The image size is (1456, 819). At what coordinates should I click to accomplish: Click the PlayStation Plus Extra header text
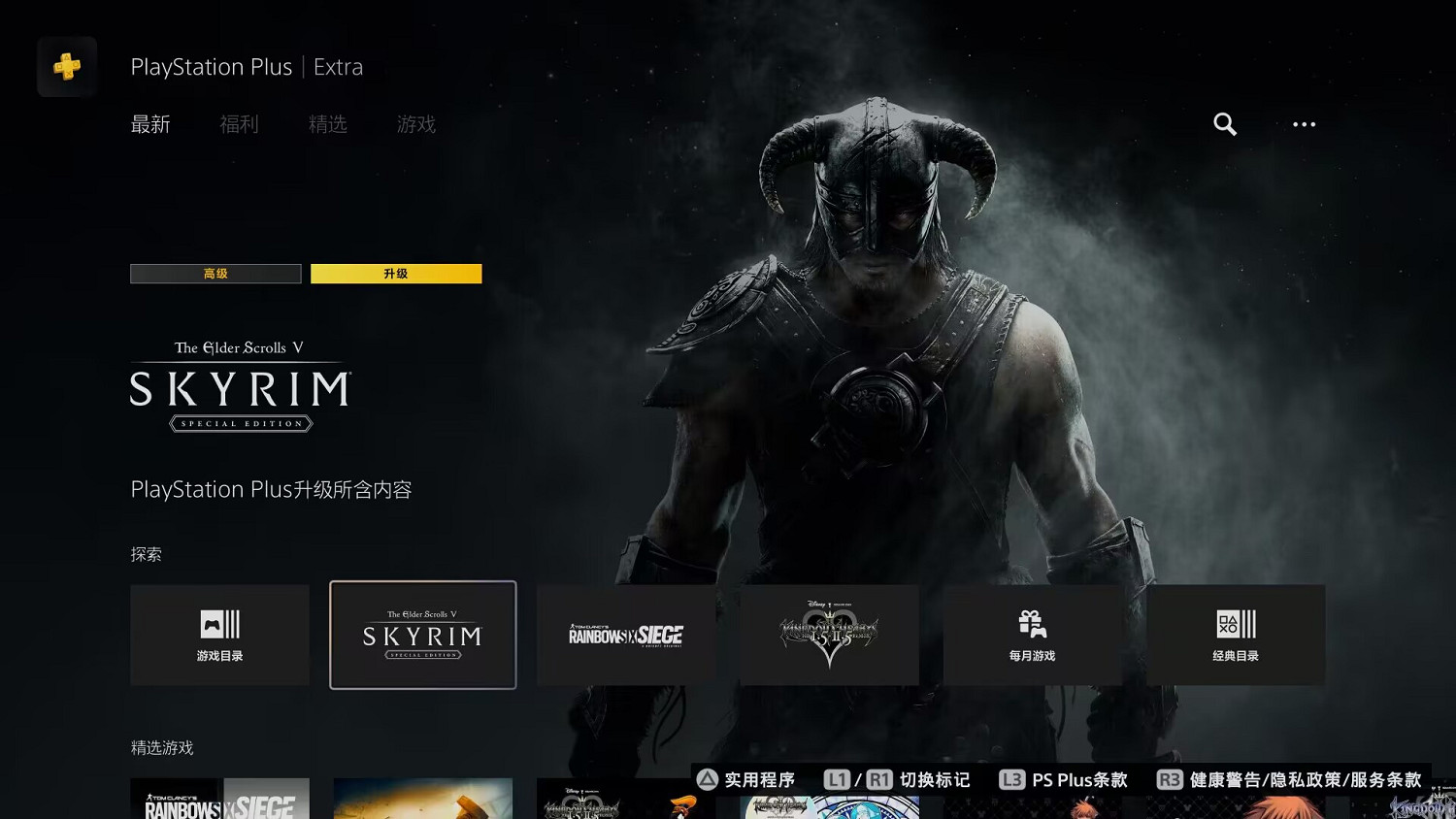247,66
